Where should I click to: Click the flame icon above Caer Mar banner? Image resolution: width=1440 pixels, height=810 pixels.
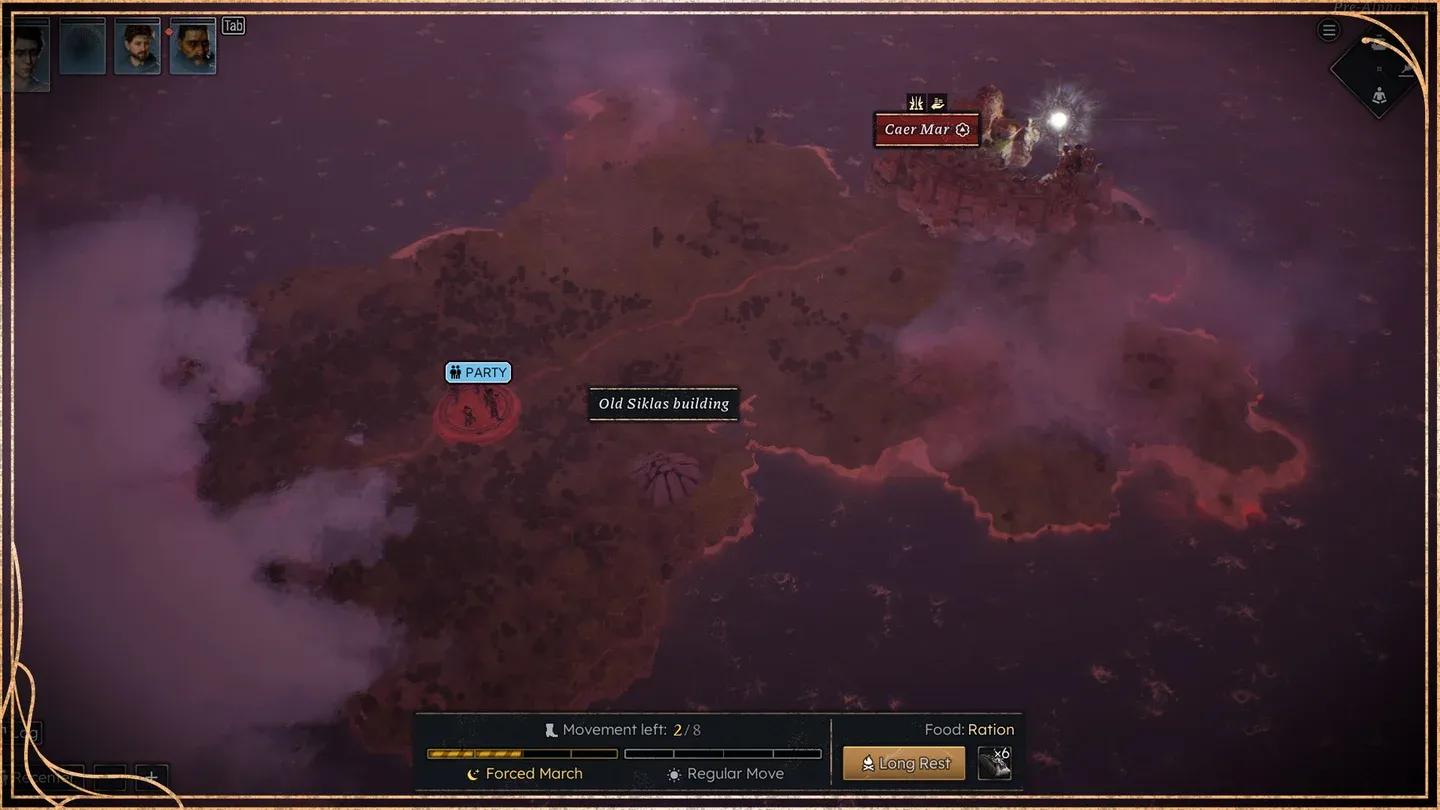tap(914, 102)
